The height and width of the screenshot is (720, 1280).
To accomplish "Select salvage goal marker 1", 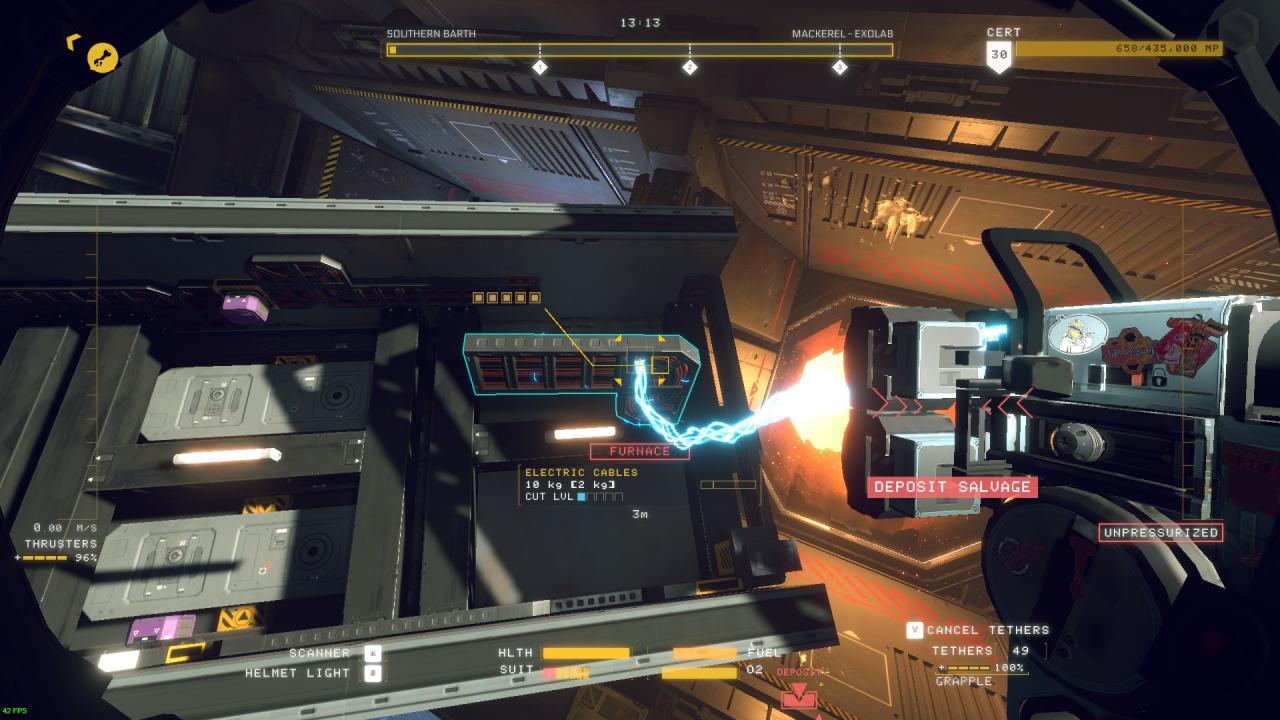I will click(x=540, y=67).
